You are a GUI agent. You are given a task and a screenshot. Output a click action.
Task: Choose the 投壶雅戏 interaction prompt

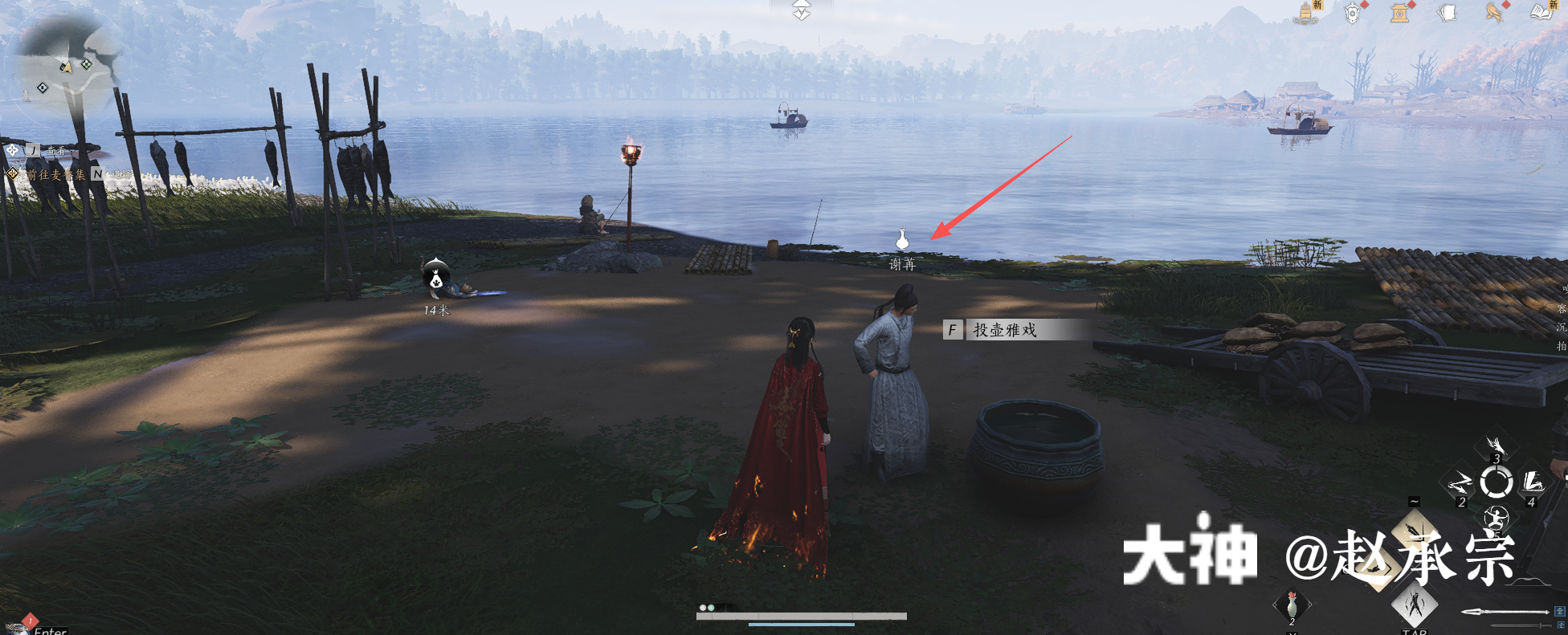tap(1004, 330)
